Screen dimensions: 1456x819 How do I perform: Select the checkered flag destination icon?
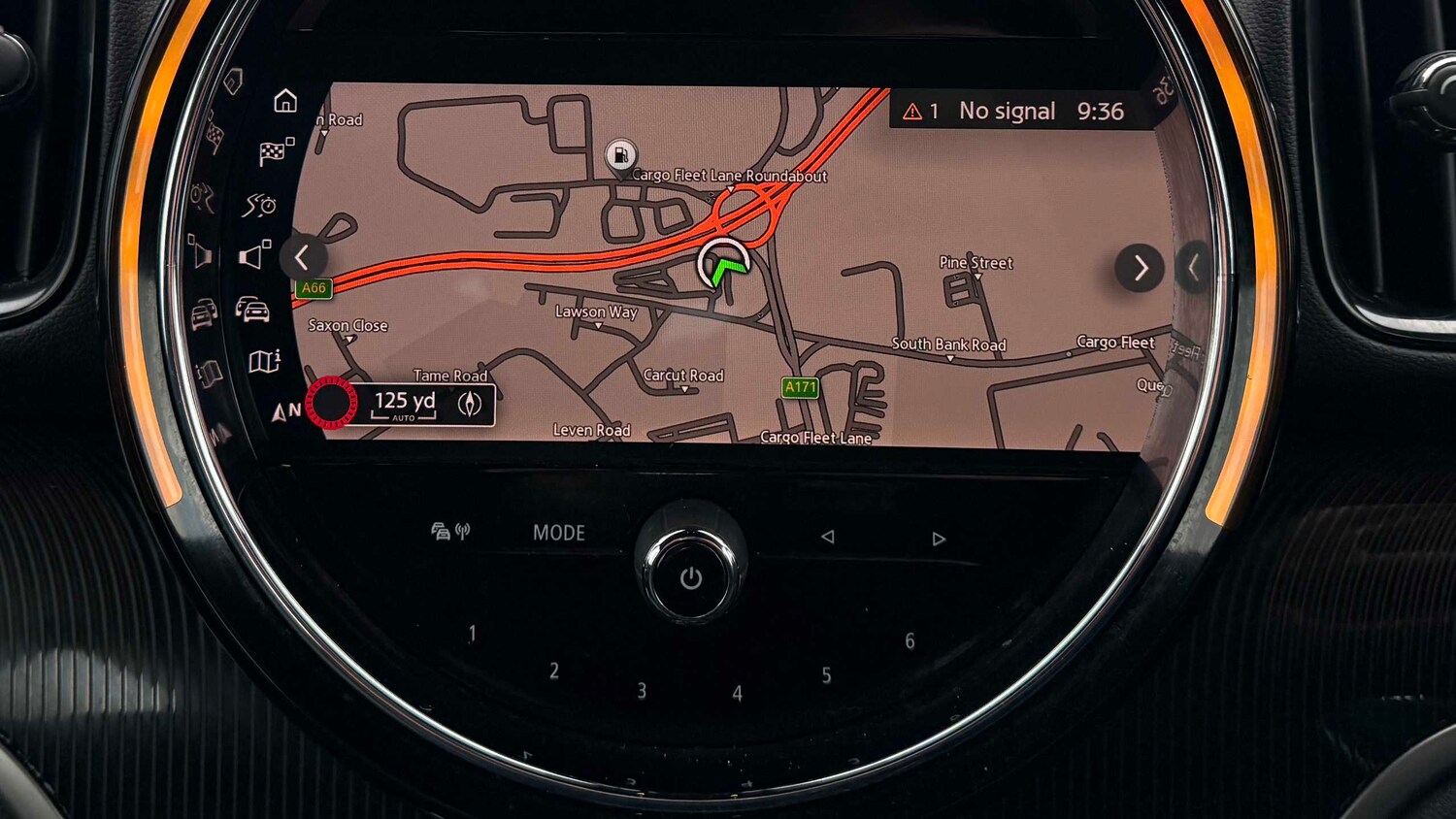coord(276,151)
